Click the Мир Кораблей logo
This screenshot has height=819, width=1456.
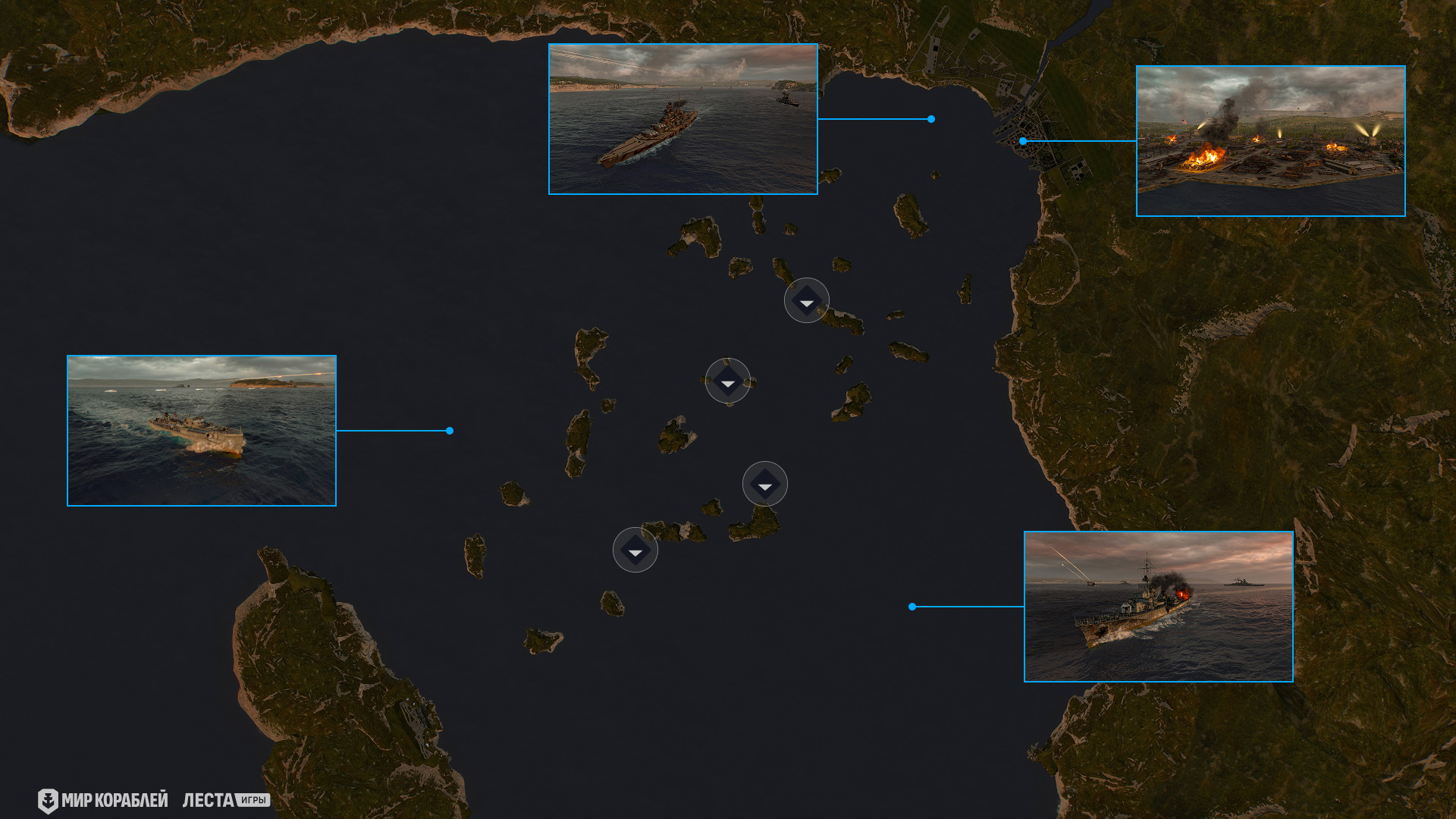coord(103,800)
